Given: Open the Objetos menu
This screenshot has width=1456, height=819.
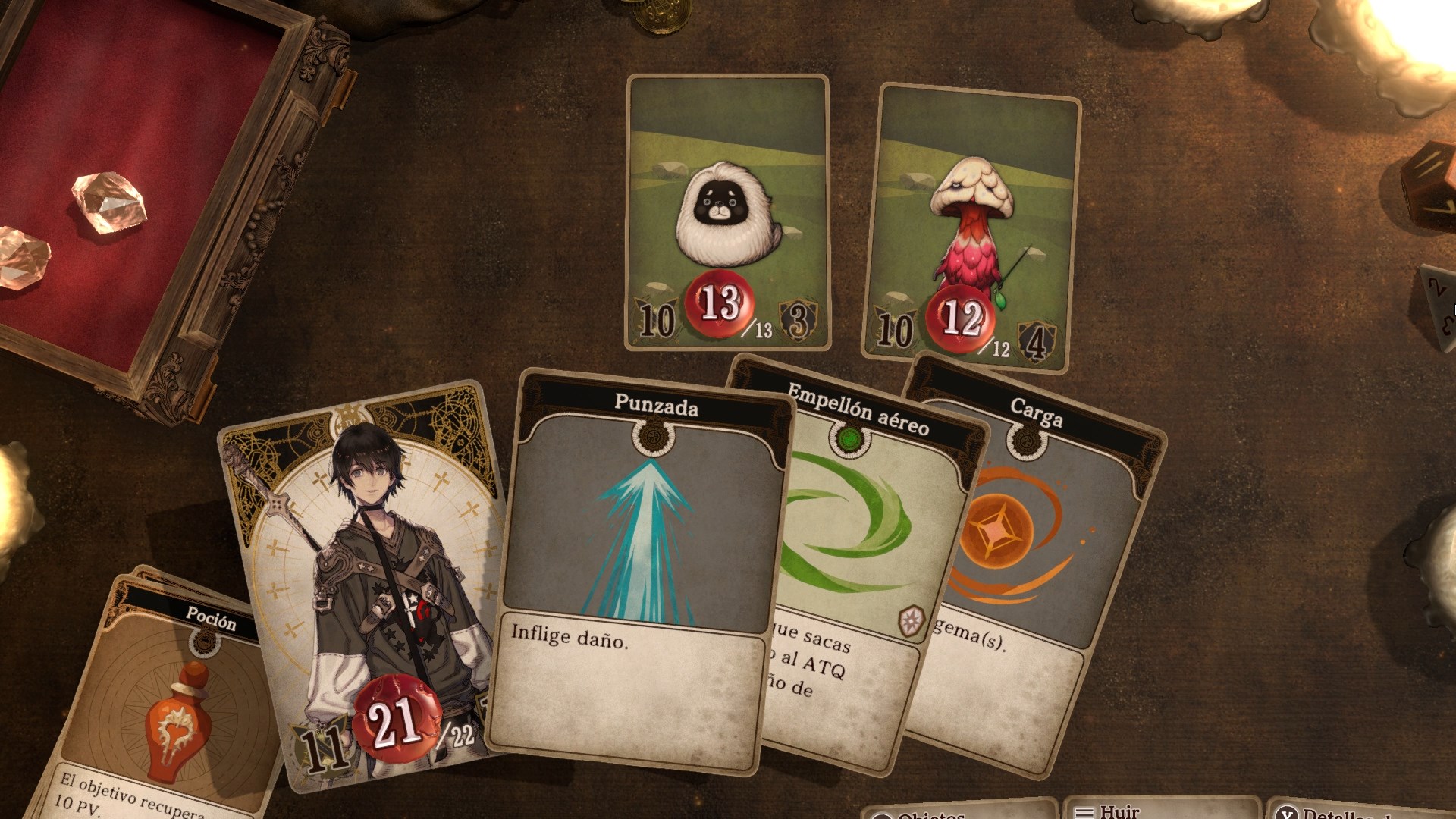Looking at the screenshot, I should [959, 811].
